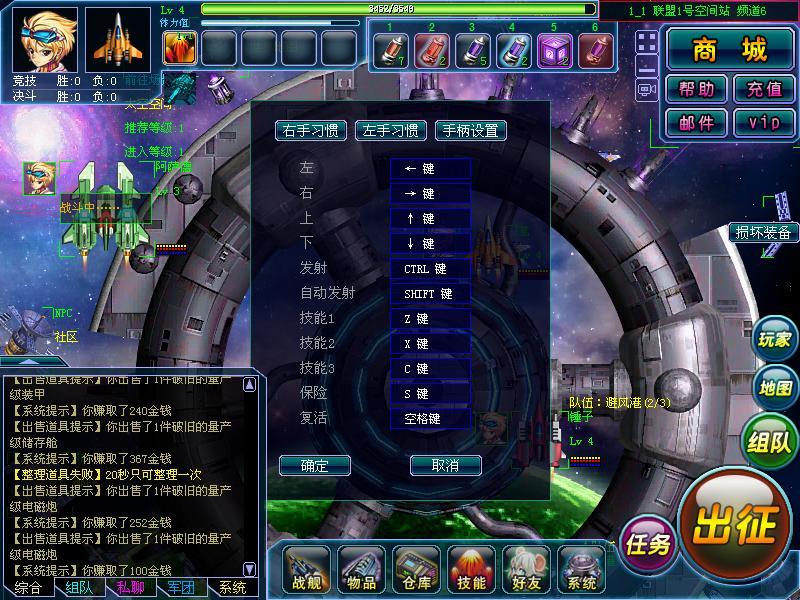Open the 商城 shop
The height and width of the screenshot is (600, 800).
[729, 50]
